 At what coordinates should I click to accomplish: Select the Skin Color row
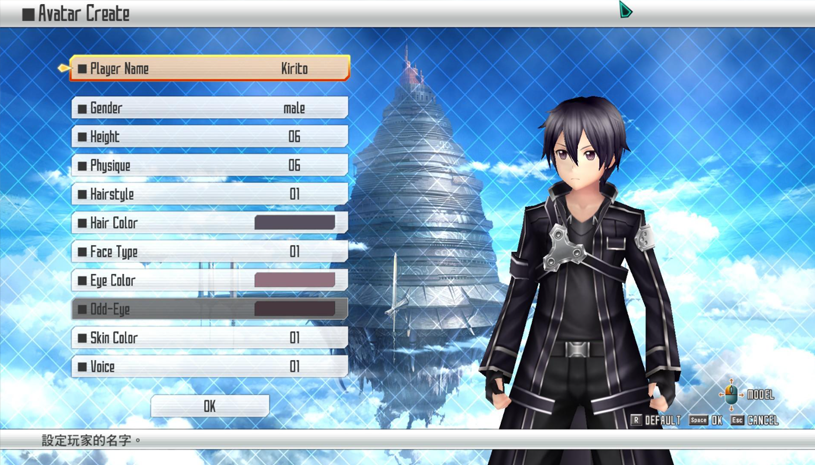(210, 338)
